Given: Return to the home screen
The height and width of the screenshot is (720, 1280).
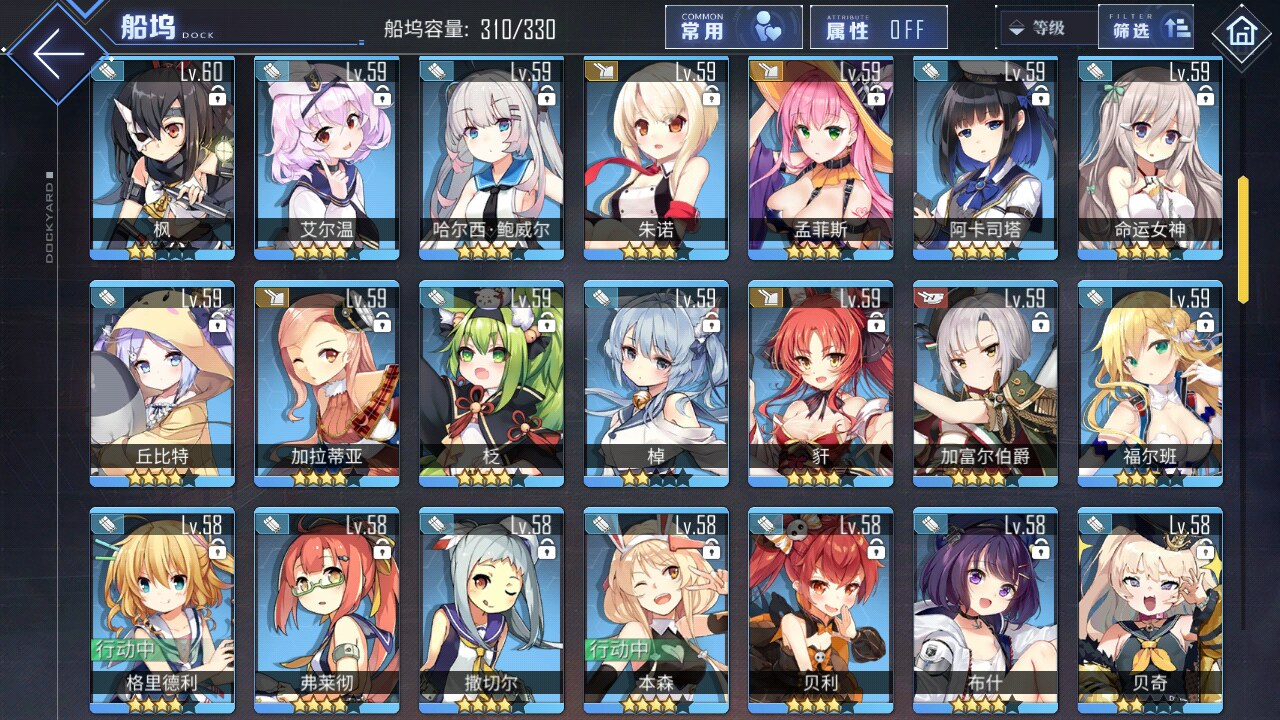Looking at the screenshot, I should click(x=1241, y=33).
